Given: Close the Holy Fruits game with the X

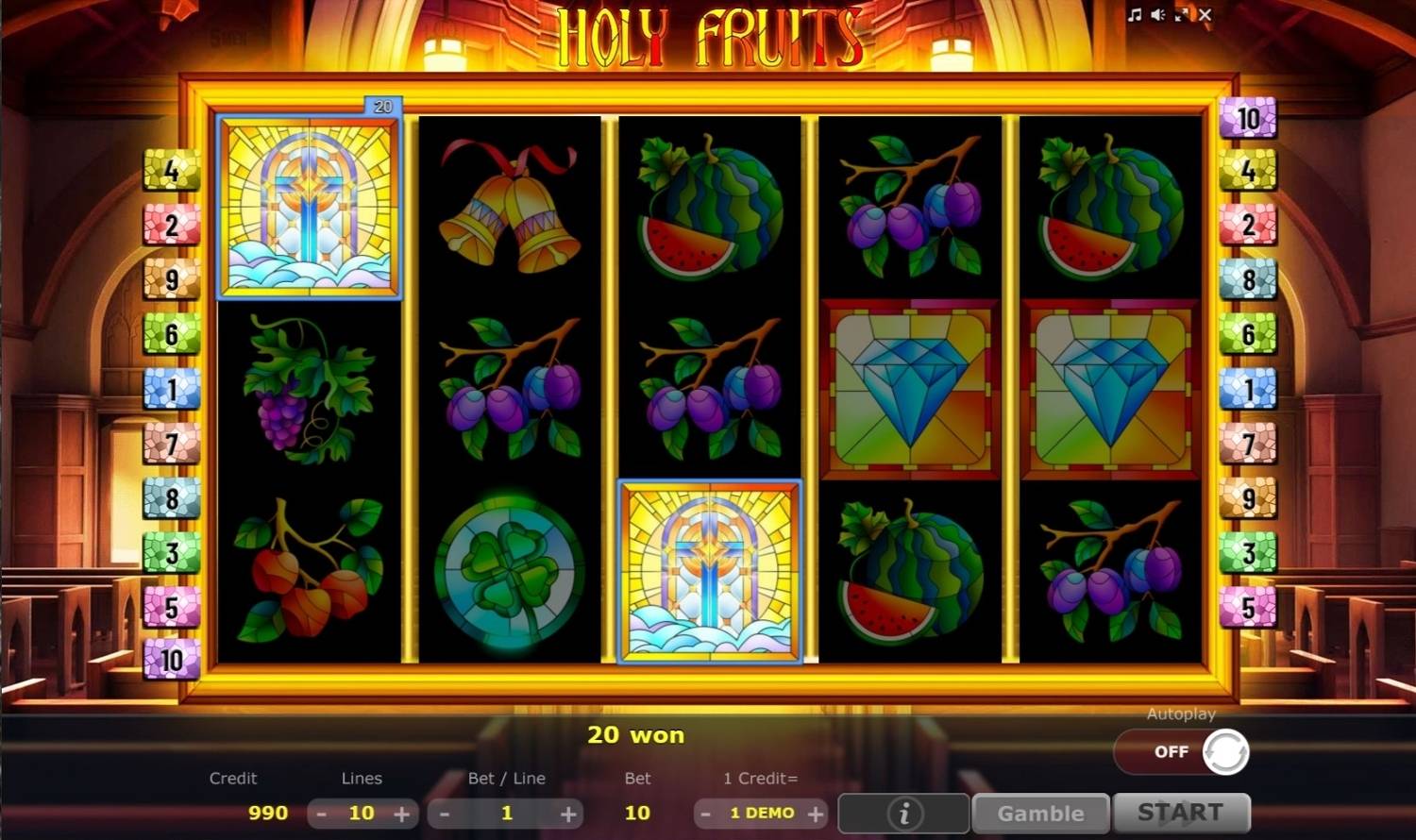Looking at the screenshot, I should pos(1205,15).
